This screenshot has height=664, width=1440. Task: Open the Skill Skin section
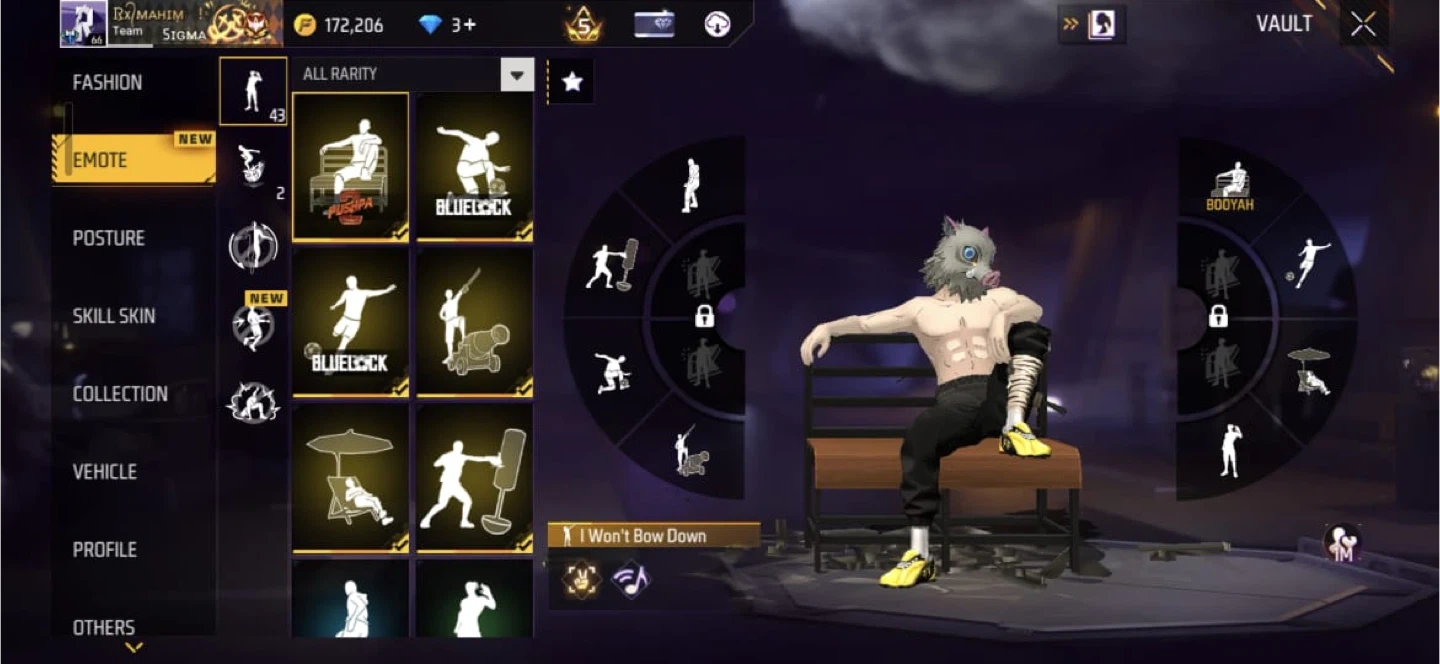click(x=113, y=316)
